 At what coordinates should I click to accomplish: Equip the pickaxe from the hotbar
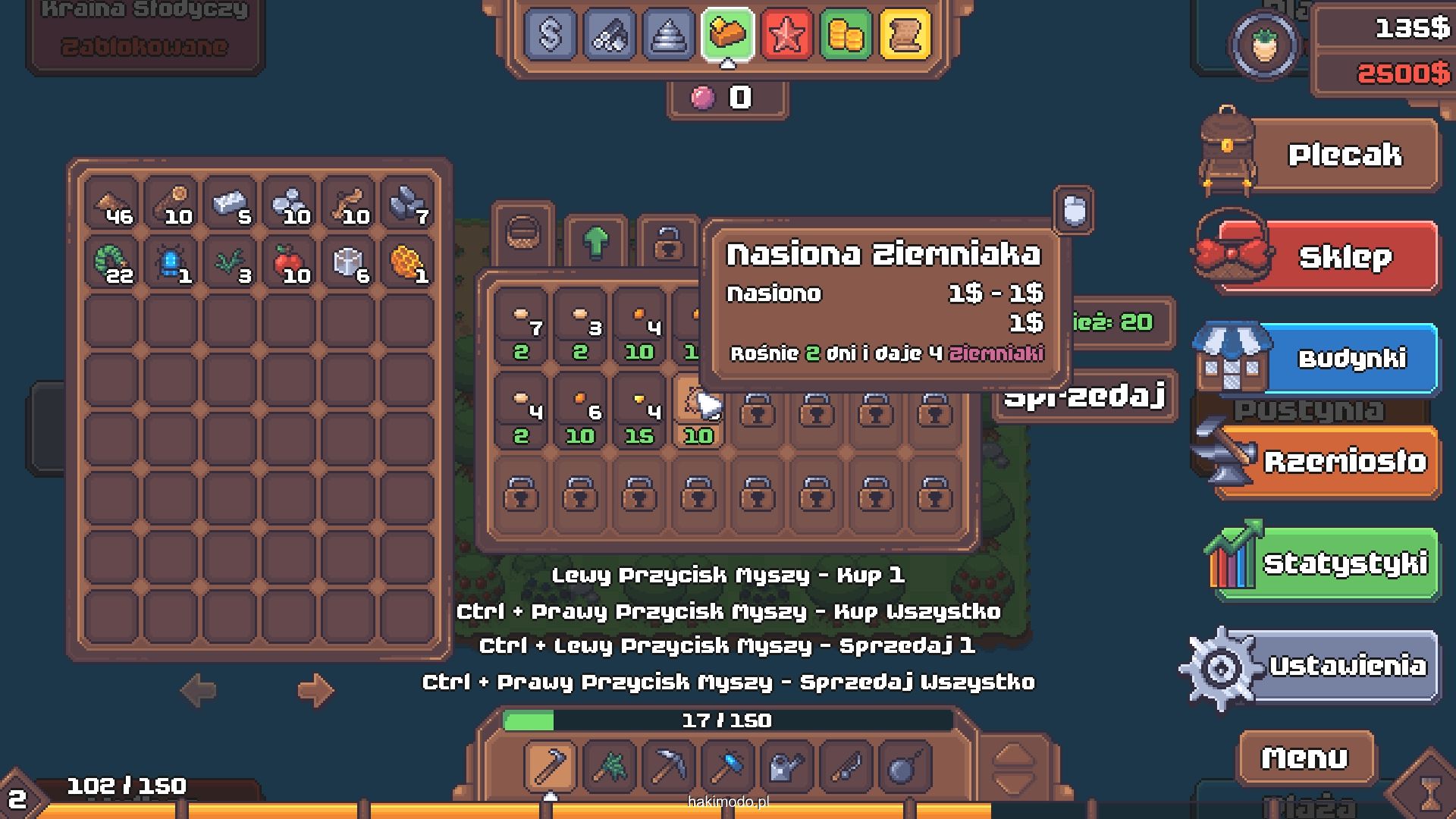click(668, 767)
